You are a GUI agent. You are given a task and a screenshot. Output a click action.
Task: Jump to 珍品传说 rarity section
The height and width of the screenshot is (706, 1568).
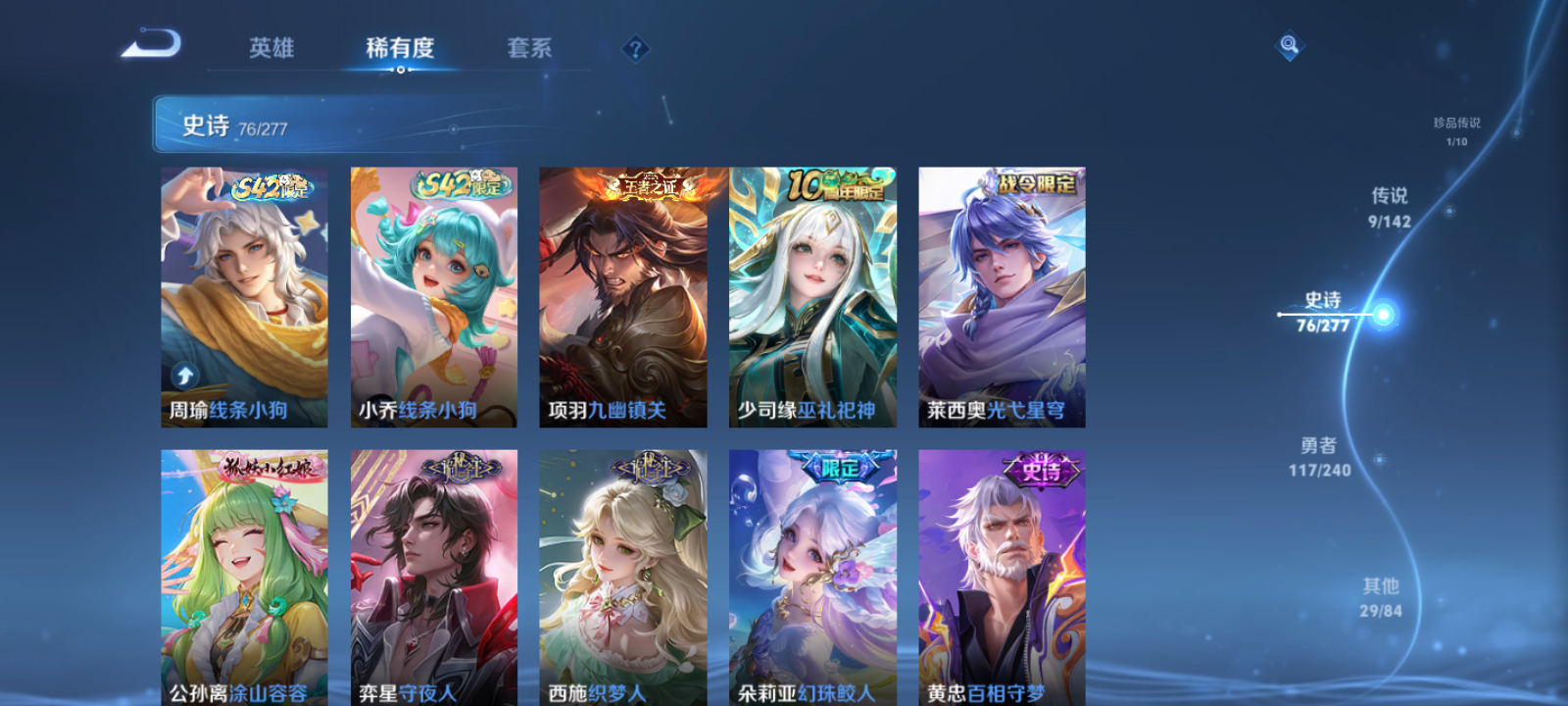click(x=1455, y=129)
